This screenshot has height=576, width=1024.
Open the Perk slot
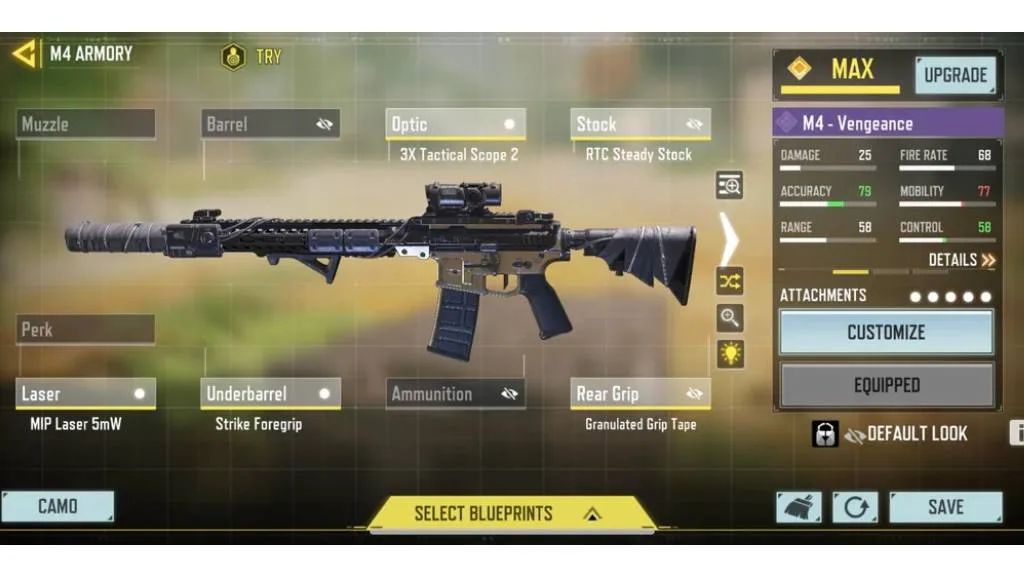(86, 329)
